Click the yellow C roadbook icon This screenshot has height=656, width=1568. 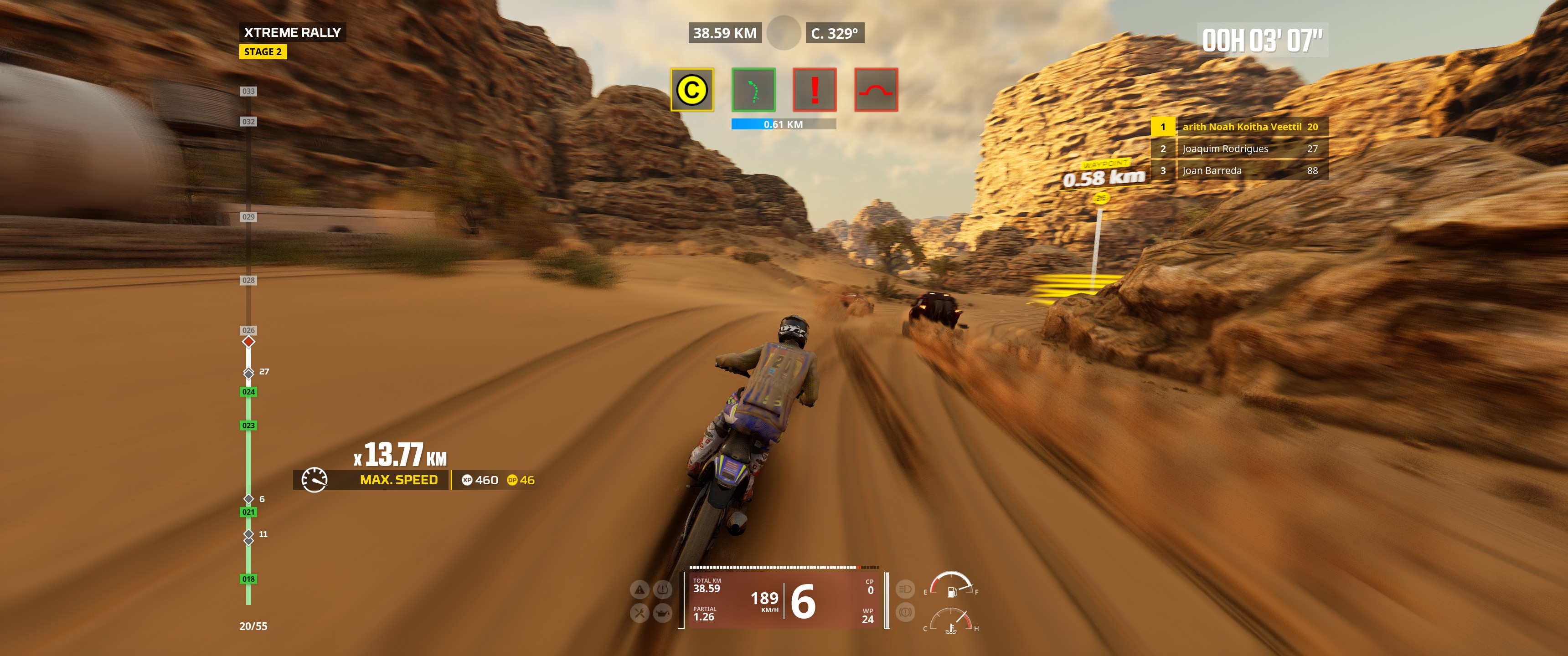point(691,90)
